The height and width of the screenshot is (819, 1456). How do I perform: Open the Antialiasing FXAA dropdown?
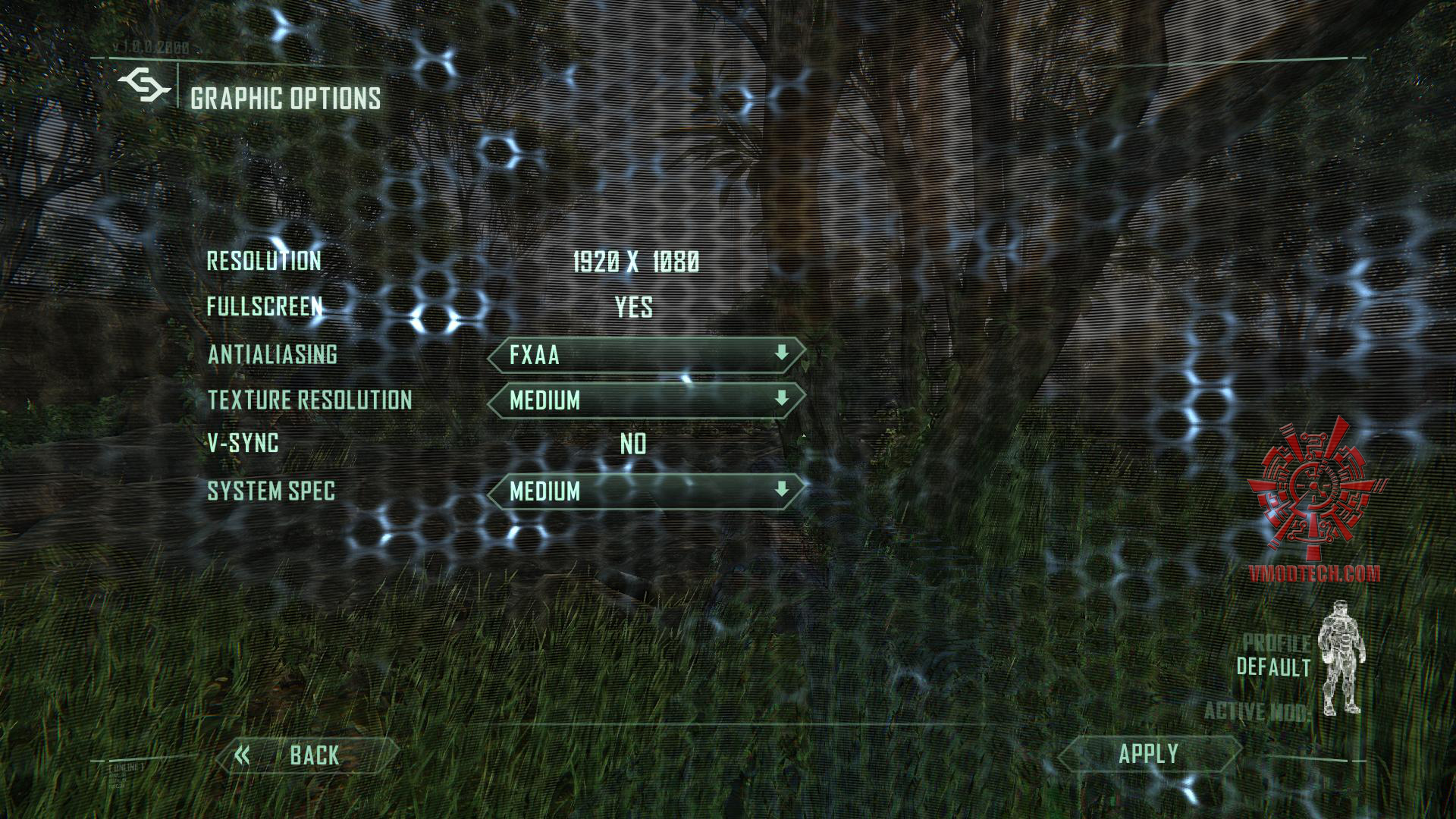pyautogui.click(x=646, y=355)
